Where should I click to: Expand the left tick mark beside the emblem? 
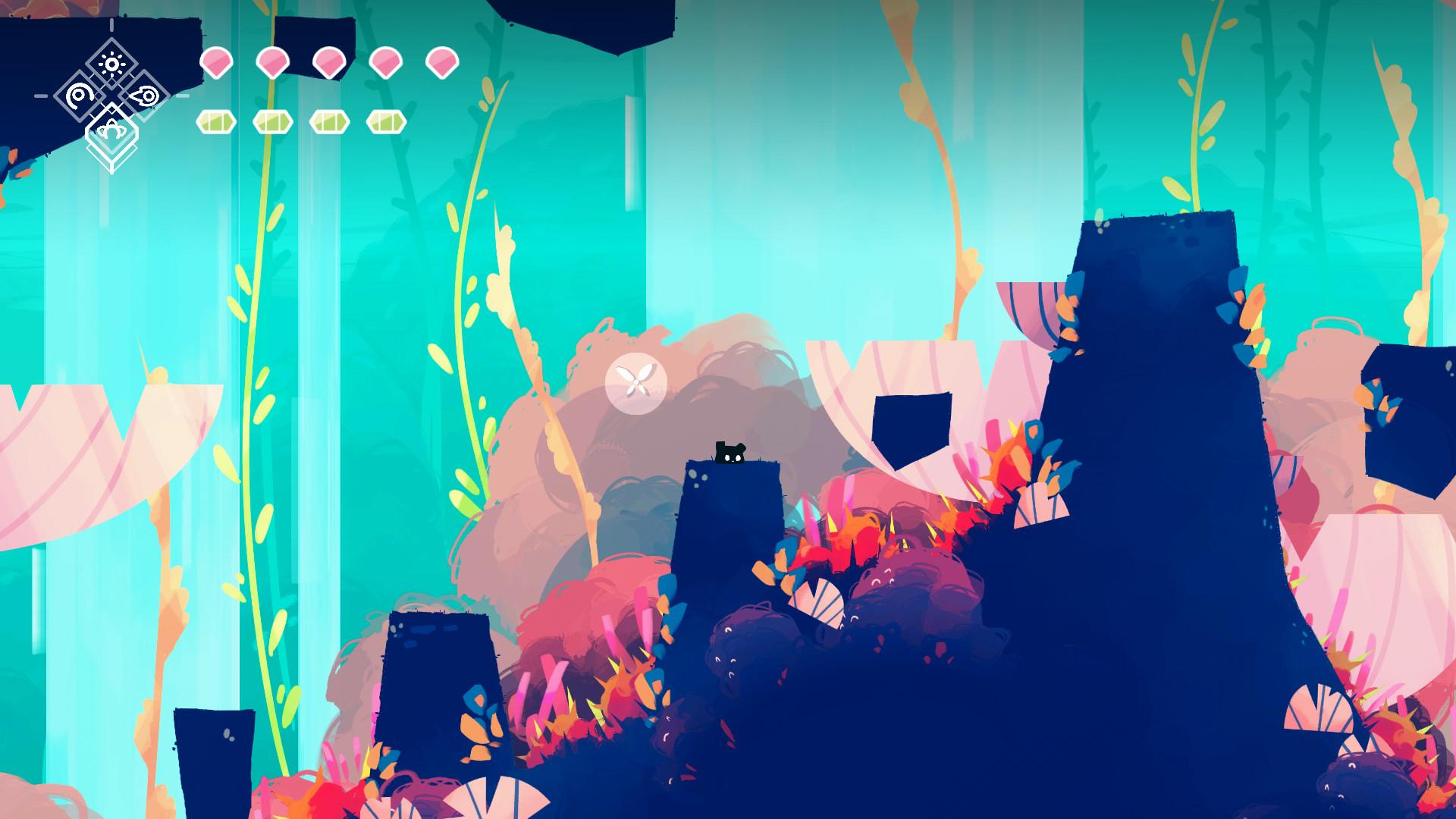[41, 96]
